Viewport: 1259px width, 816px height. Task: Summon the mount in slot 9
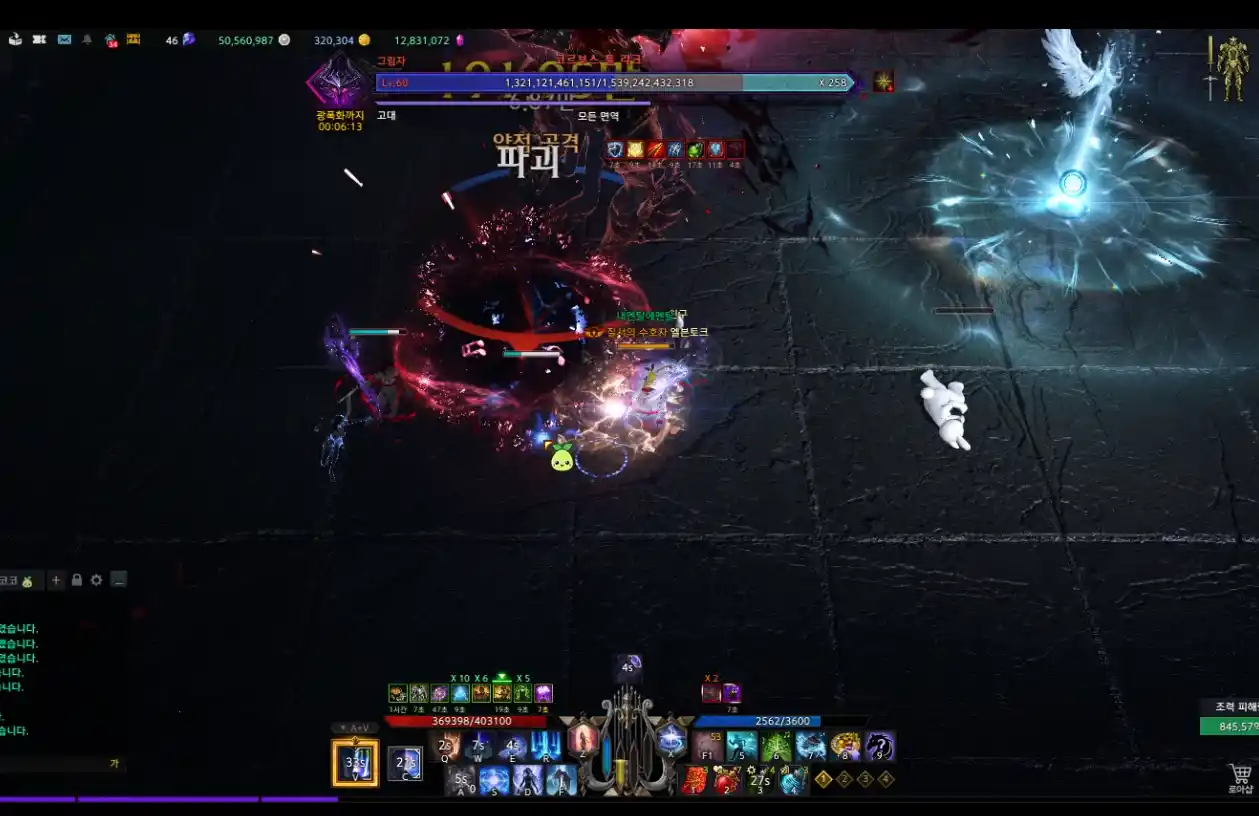880,746
